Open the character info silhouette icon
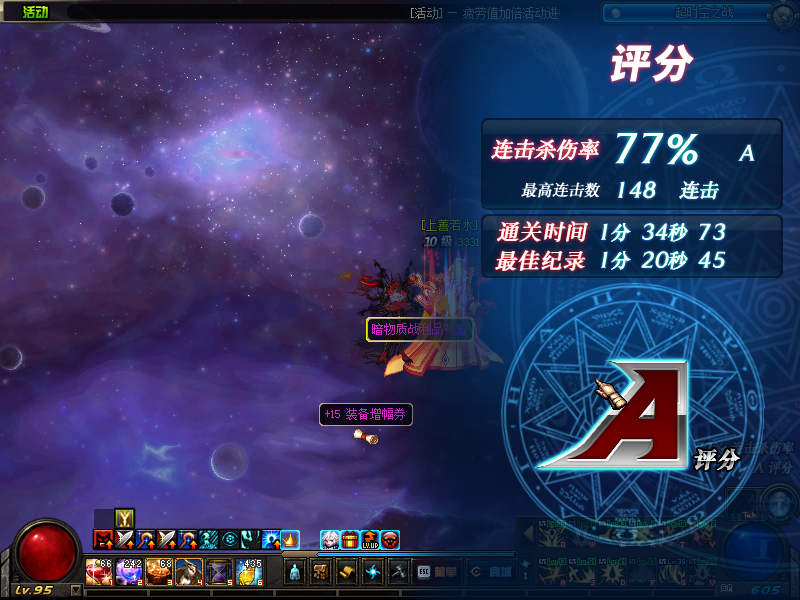800x600 pixels. (x=296, y=573)
